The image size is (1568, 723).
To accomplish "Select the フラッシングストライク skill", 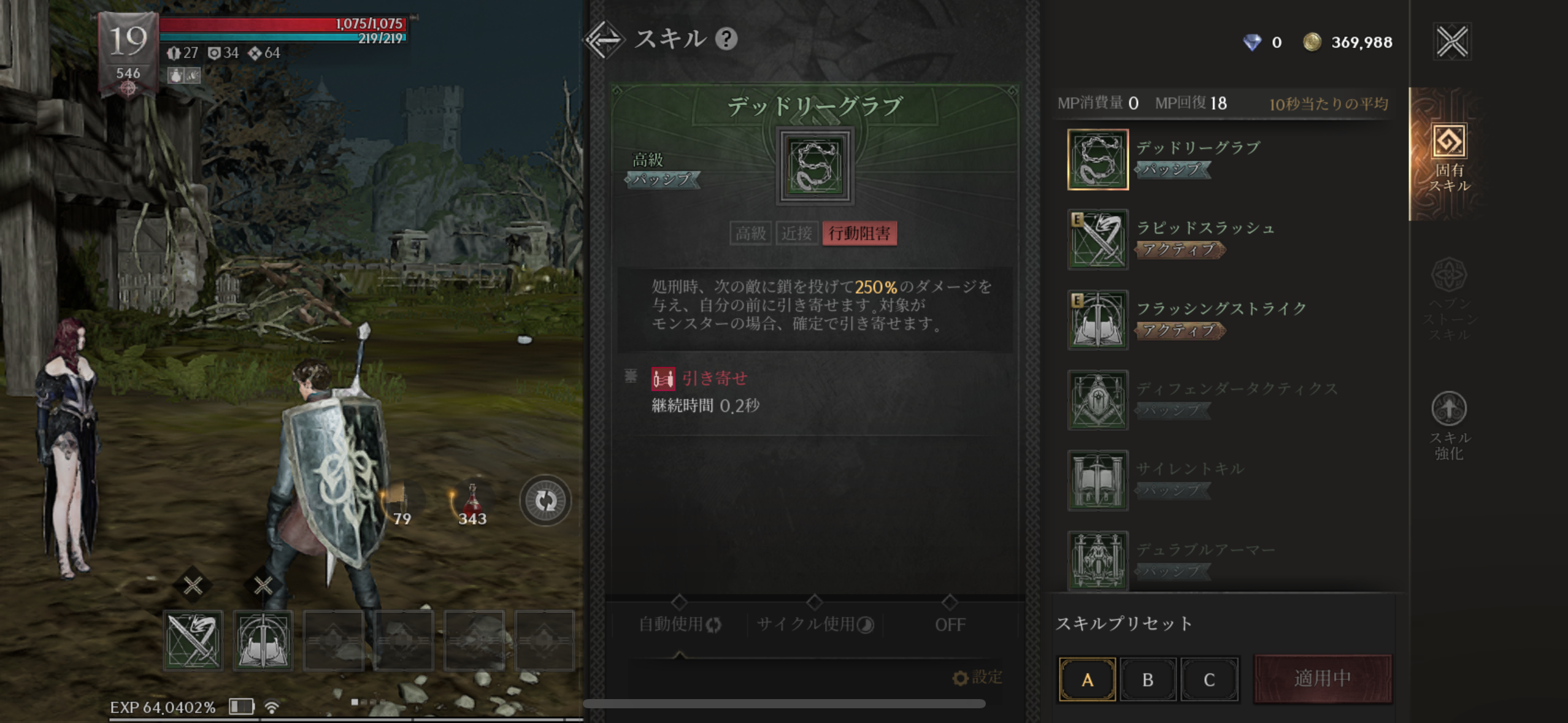I will point(1097,320).
